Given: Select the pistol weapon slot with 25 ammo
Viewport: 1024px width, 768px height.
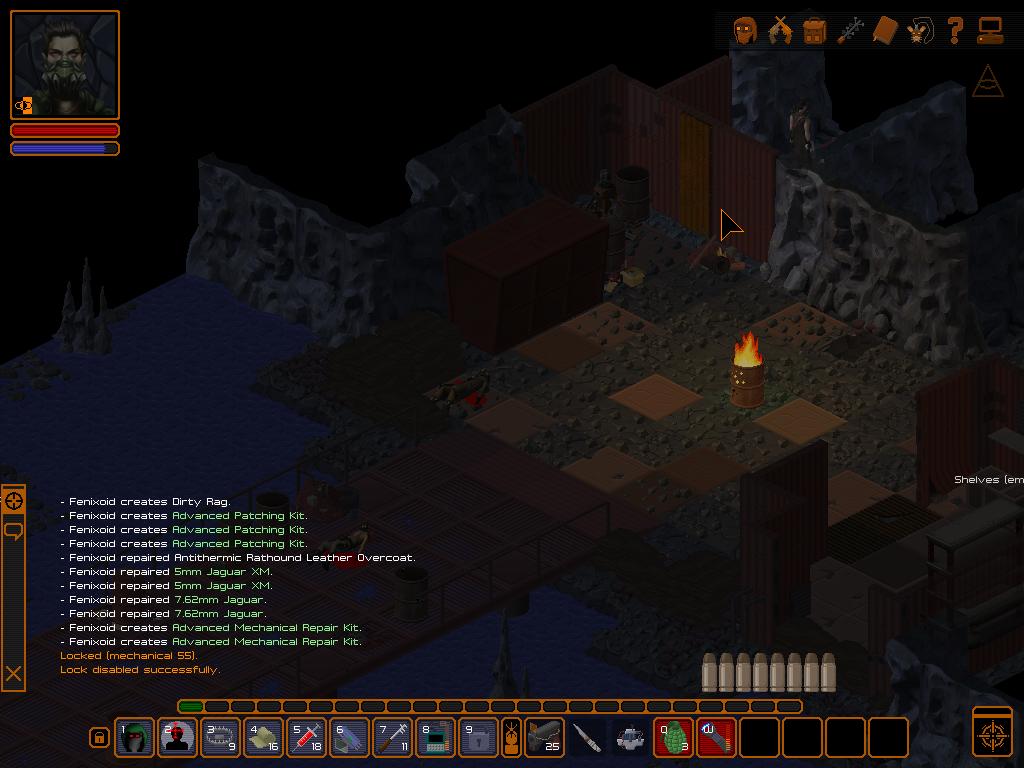Looking at the screenshot, I should click(x=545, y=738).
